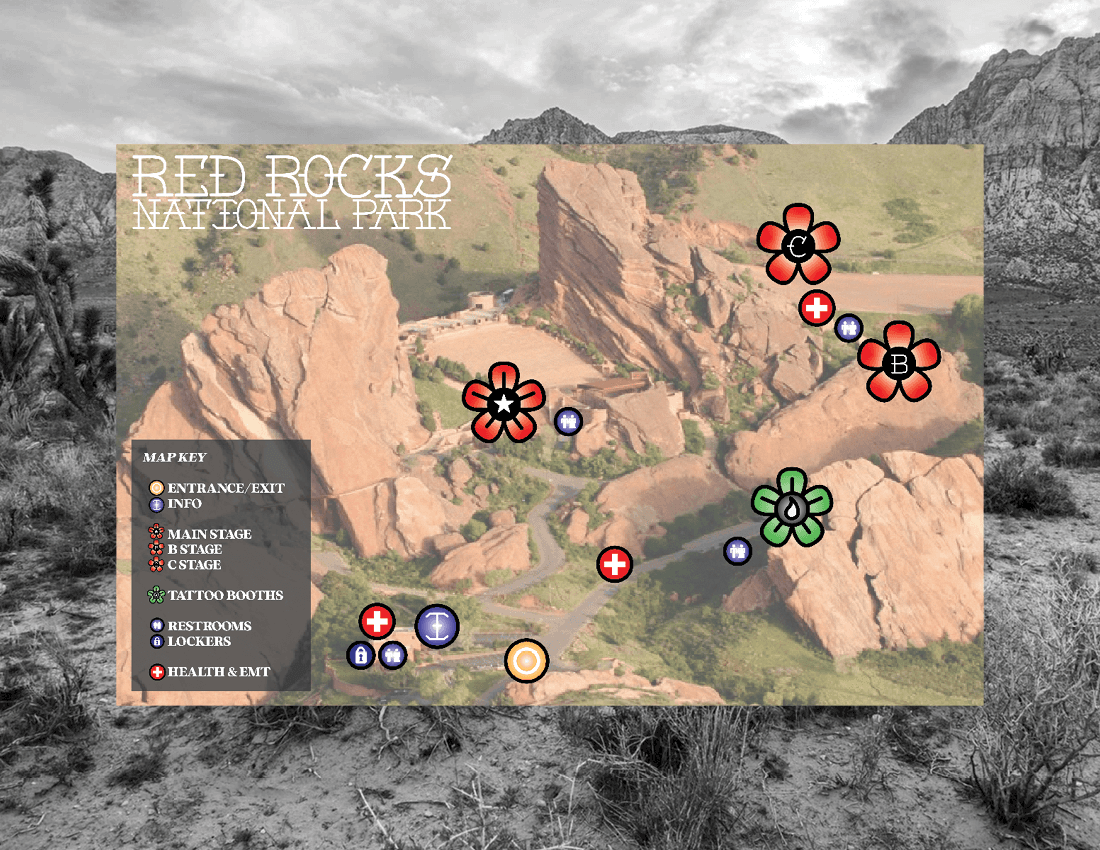Image resolution: width=1100 pixels, height=850 pixels.
Task: Select the C Stage legend entry
Action: pyautogui.click(x=194, y=565)
